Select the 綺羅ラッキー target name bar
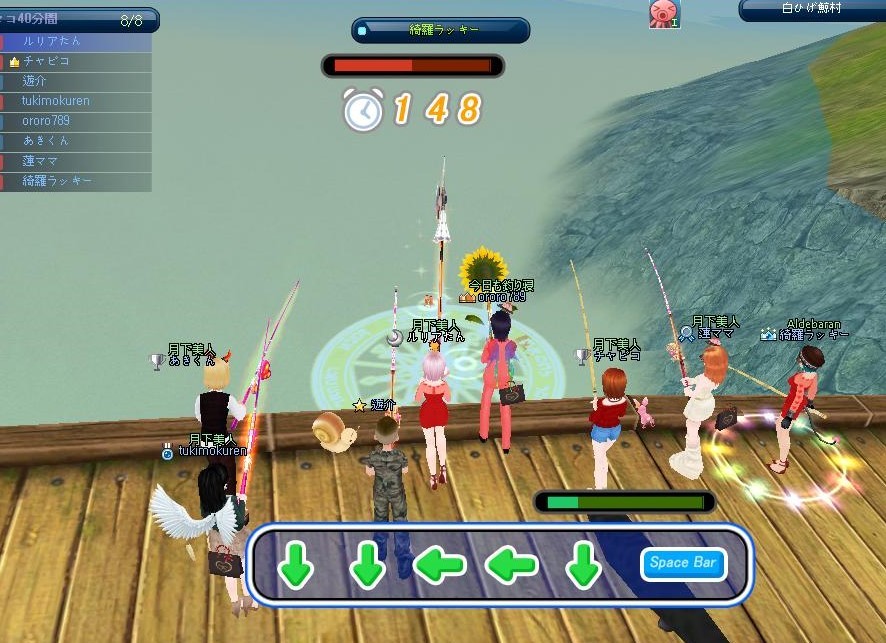This screenshot has height=643, width=886. click(x=441, y=31)
